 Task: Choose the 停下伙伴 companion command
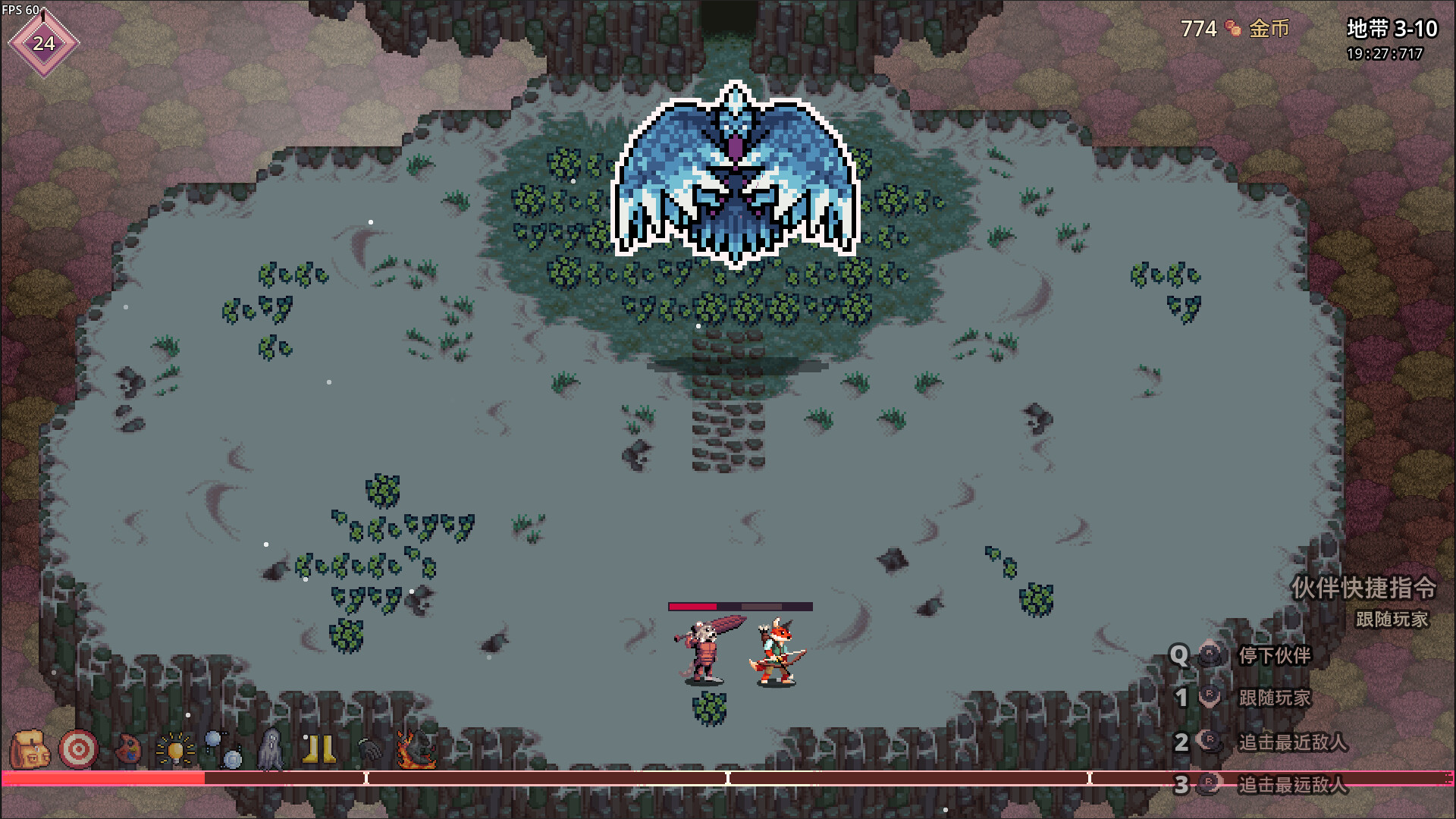click(1274, 655)
